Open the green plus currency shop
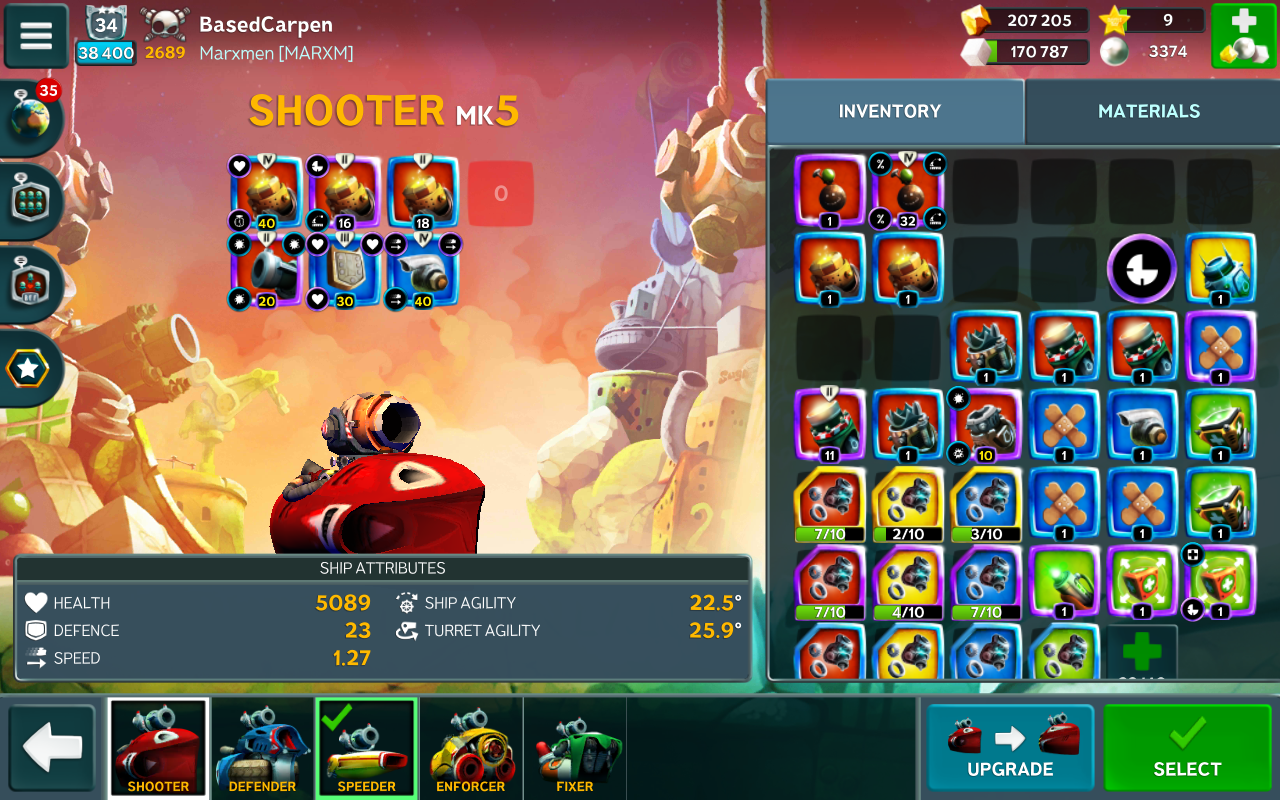 [1243, 36]
